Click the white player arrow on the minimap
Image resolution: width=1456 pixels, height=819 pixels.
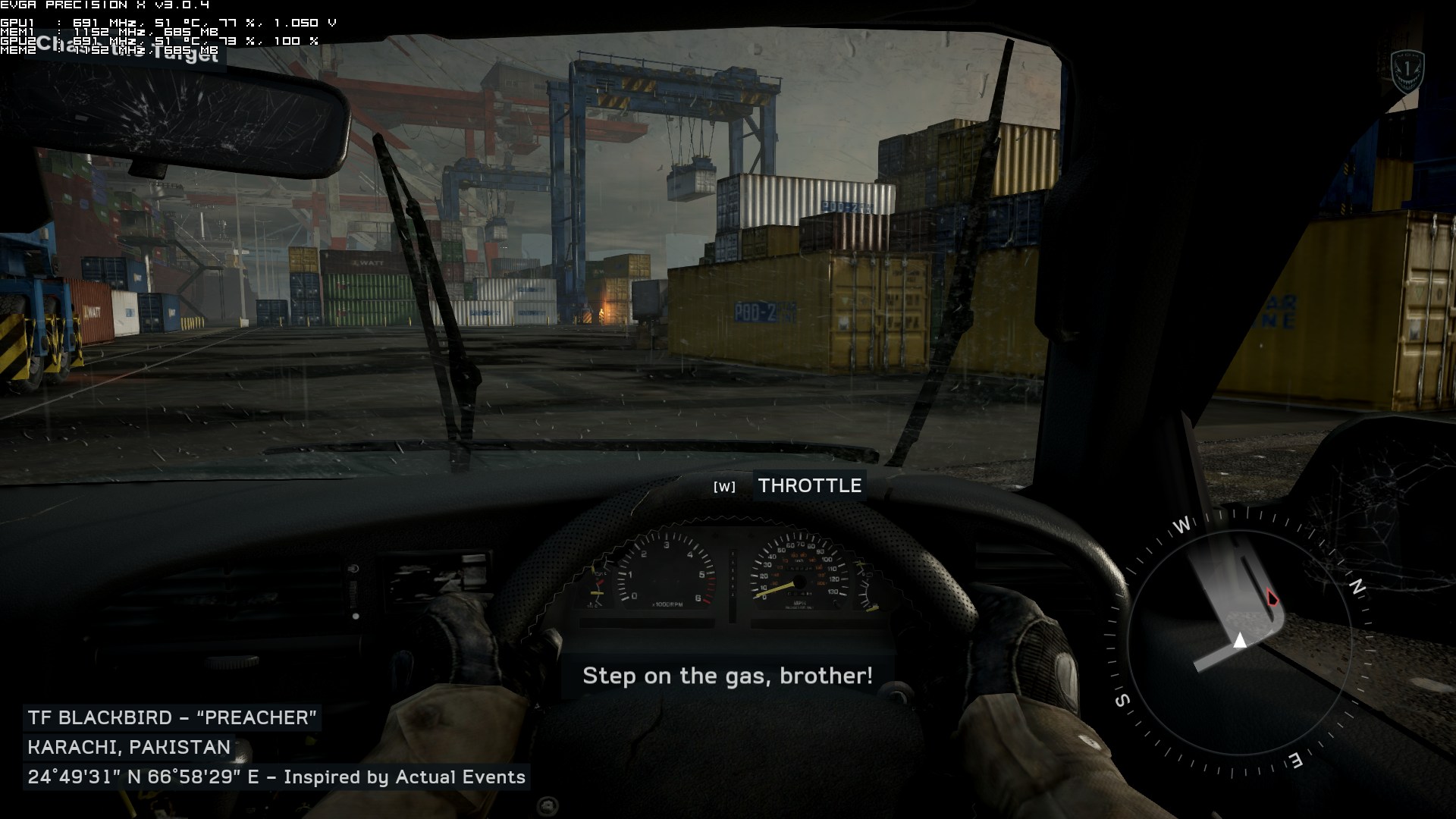coord(1240,641)
